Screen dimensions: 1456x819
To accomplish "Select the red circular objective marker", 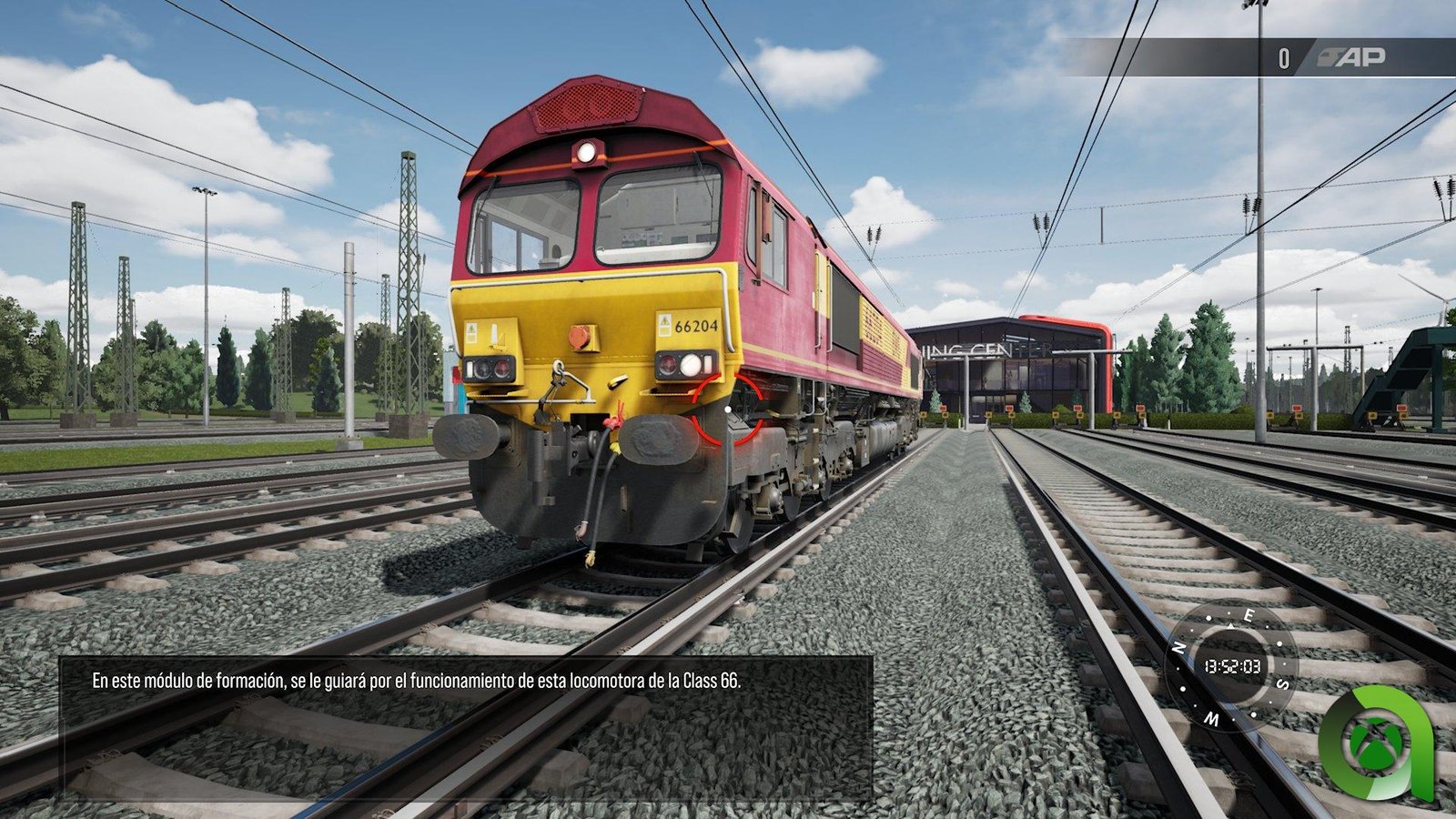I will tap(728, 409).
